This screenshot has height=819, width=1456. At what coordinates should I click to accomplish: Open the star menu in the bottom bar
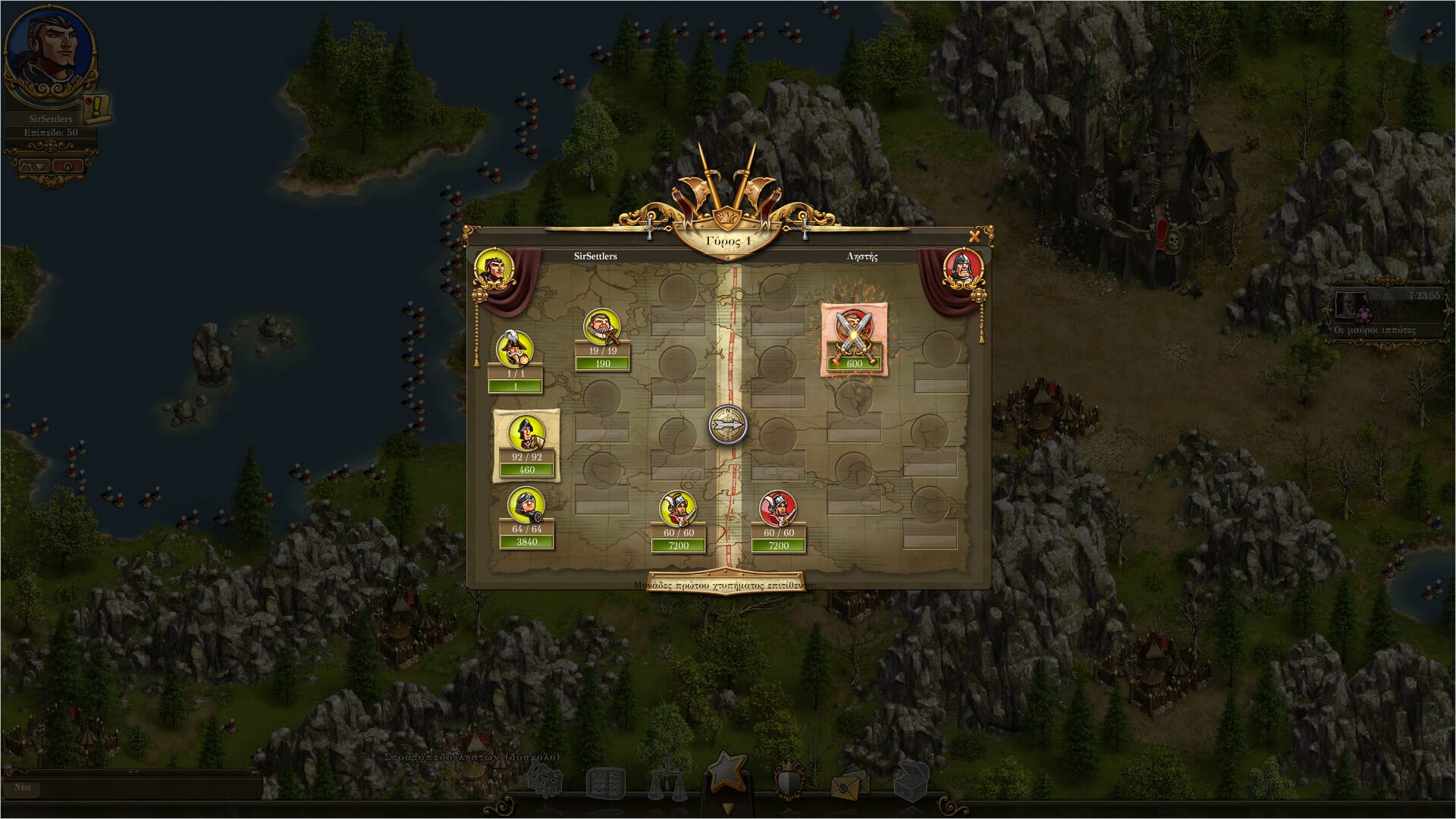[x=727, y=772]
